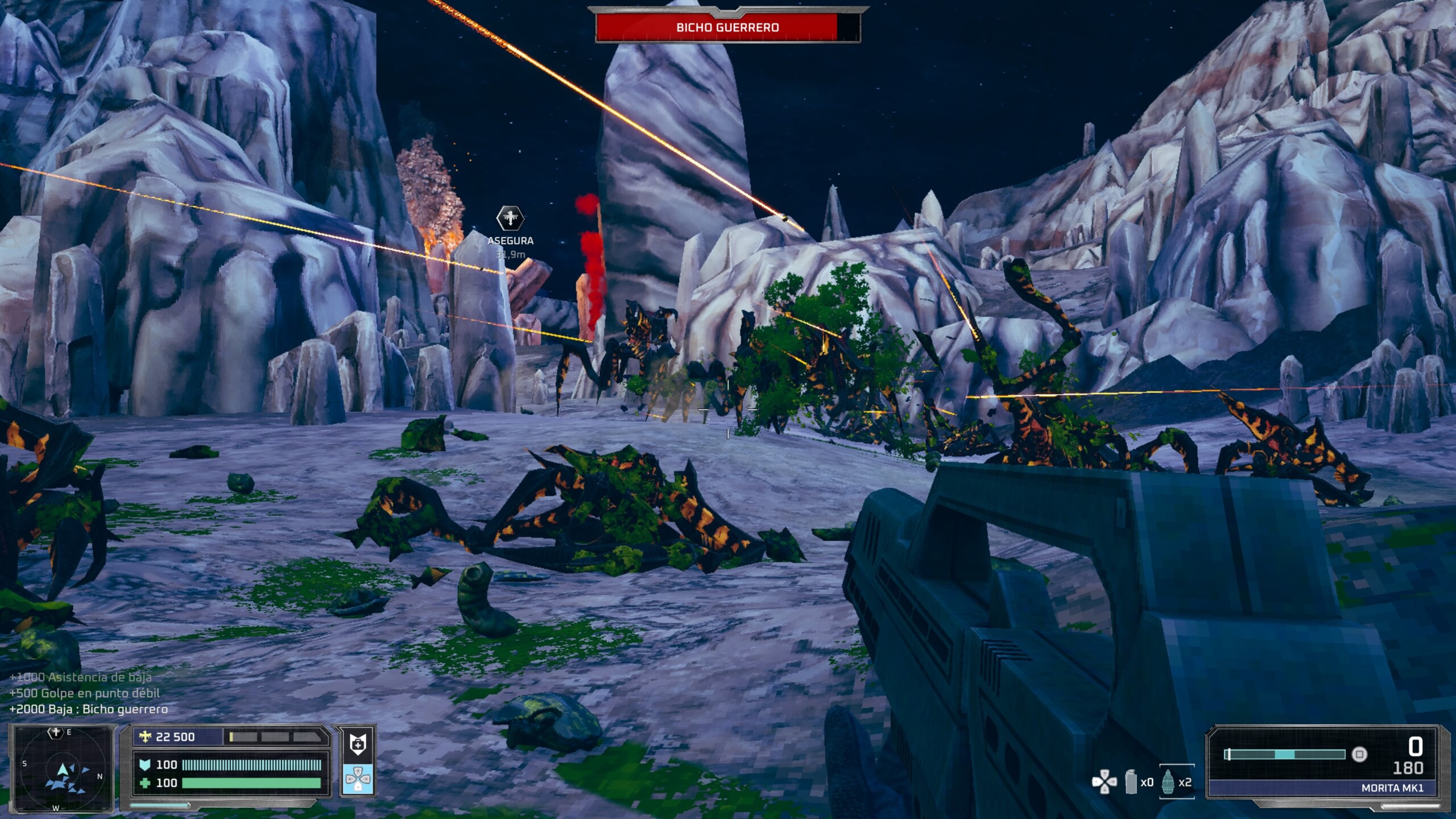Image resolution: width=1456 pixels, height=819 pixels.
Task: Click the ASEGURA objective marker
Action: pyautogui.click(x=510, y=218)
